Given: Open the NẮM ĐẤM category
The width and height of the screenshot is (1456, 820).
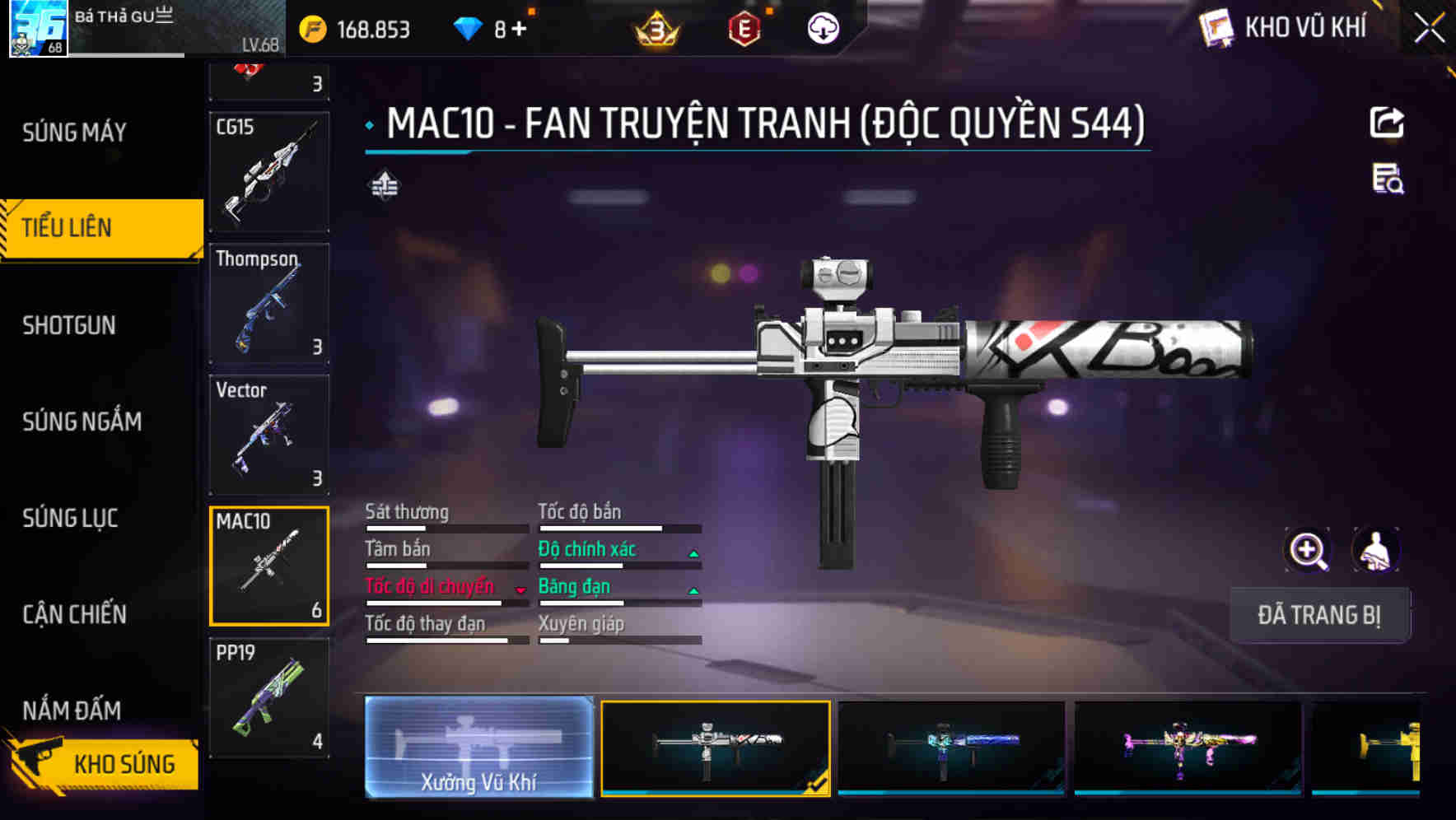Looking at the screenshot, I should [72, 710].
